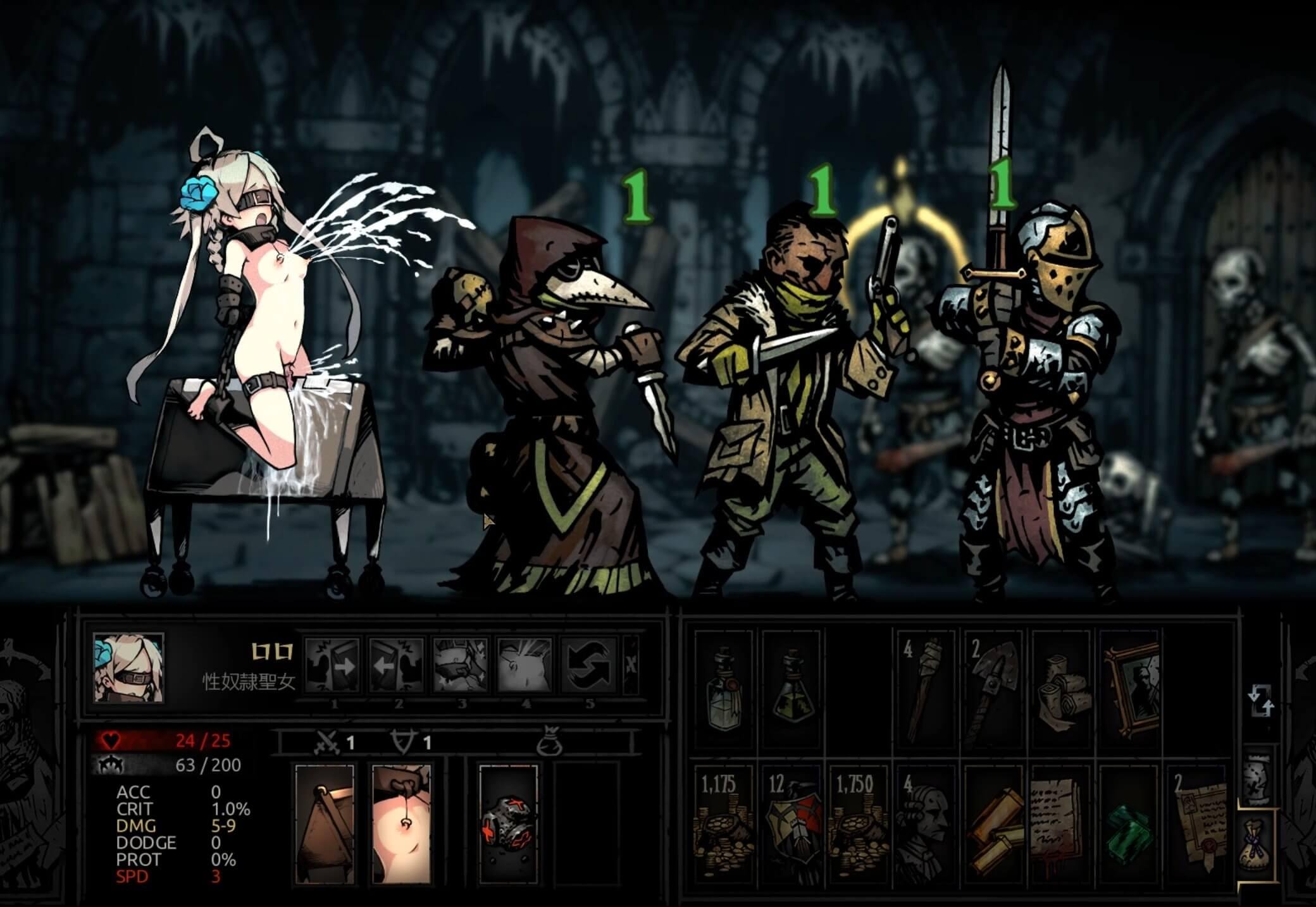Click the hero portrait in the panel
Screen dimensions: 1316x907
pos(128,669)
